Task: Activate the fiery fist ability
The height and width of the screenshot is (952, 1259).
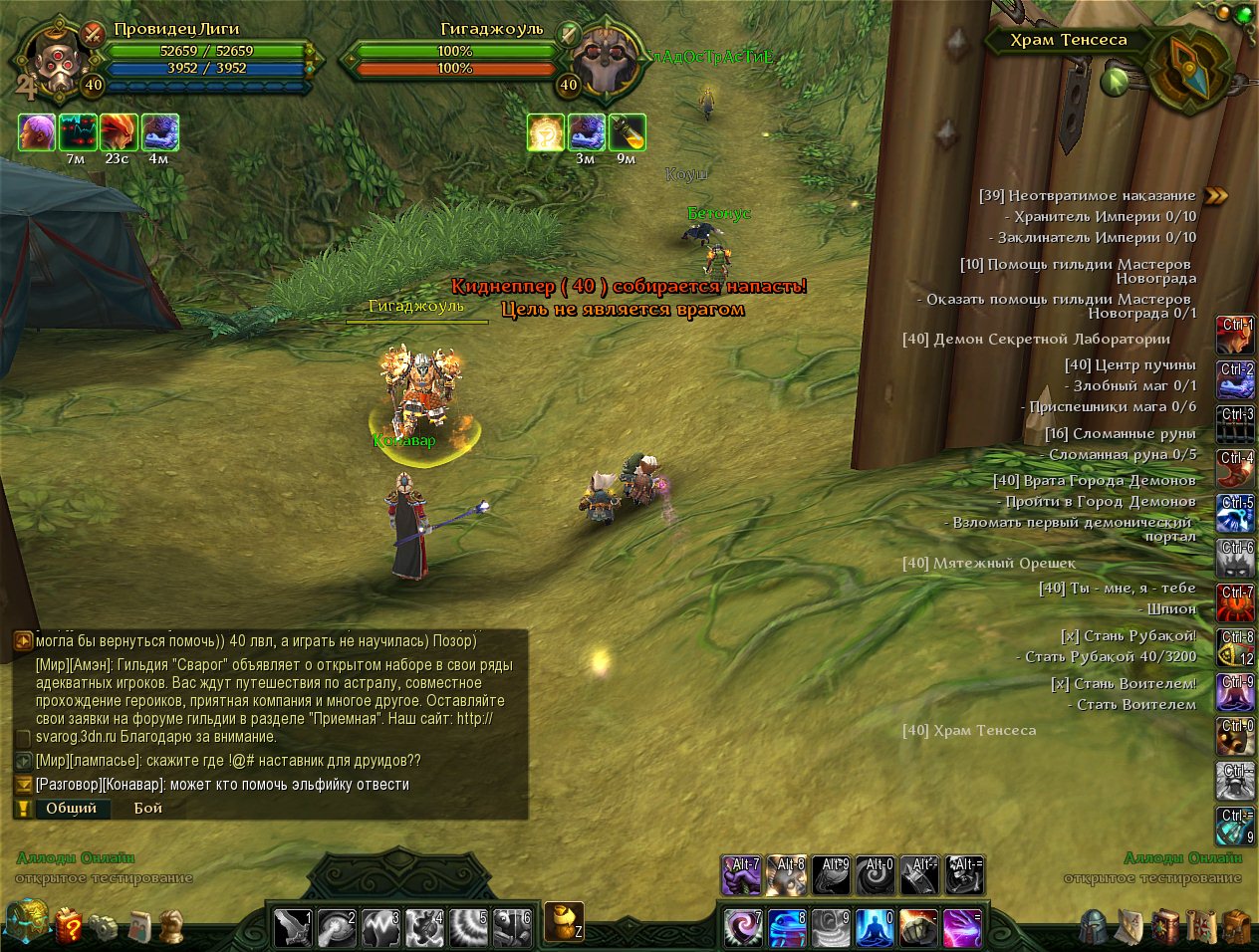Action: pos(918,927)
